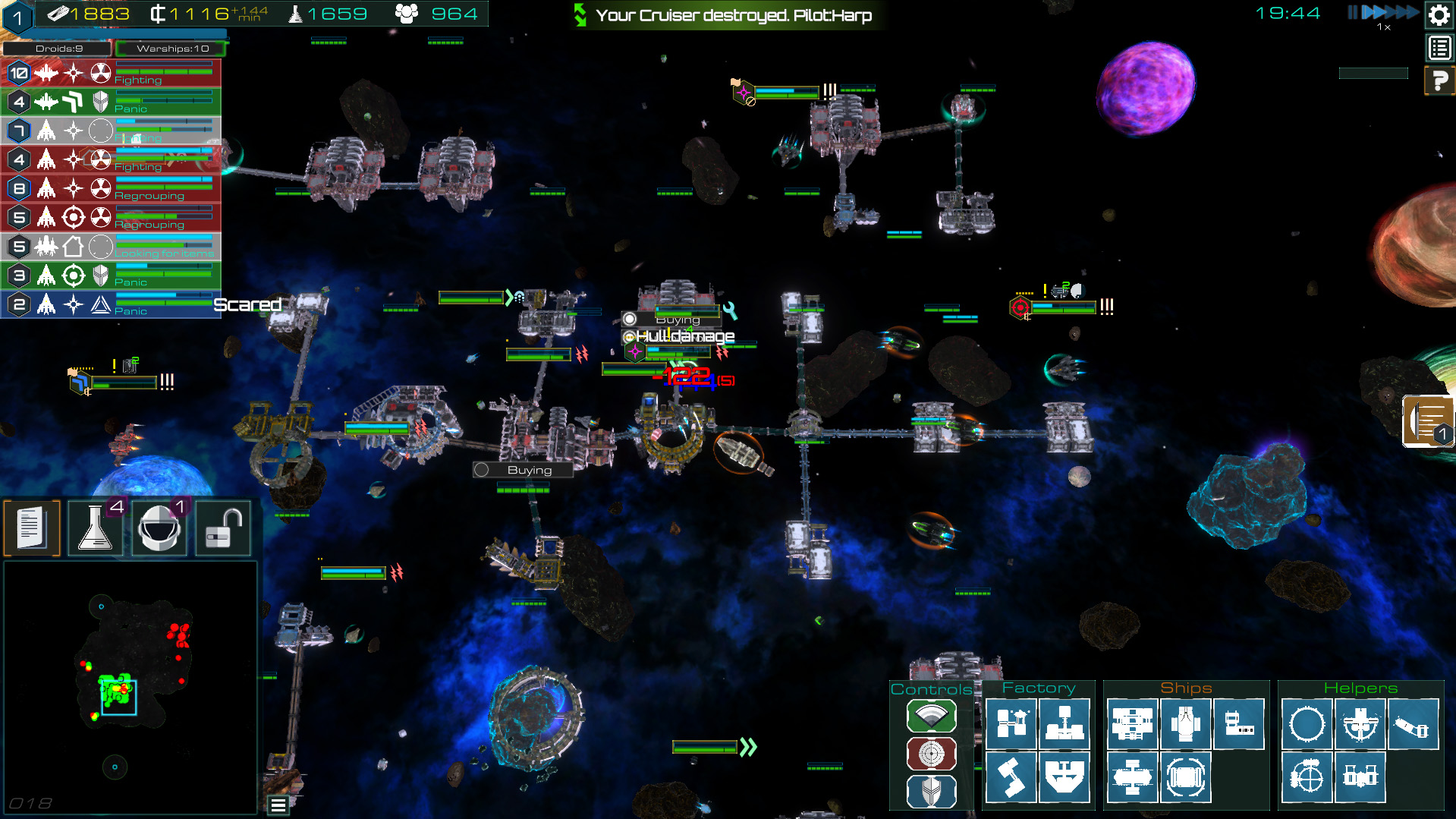Toggle the padlock unlock button

[x=223, y=528]
